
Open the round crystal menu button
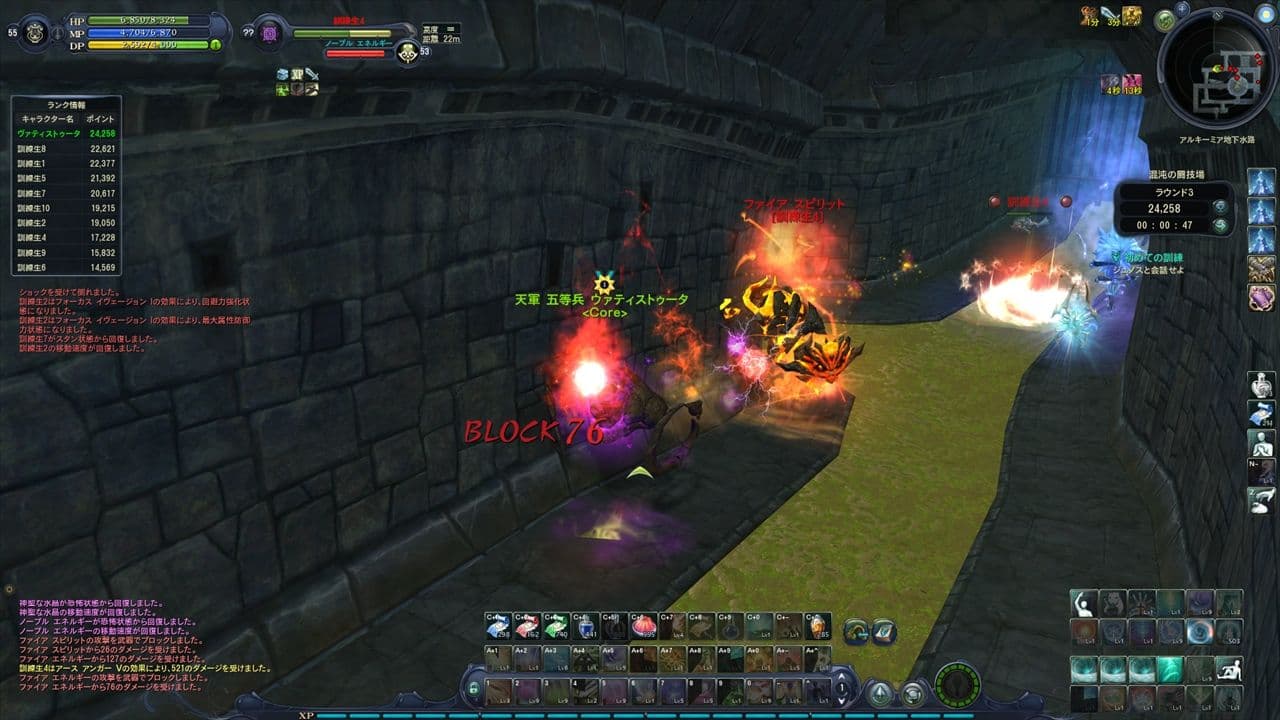tap(880, 692)
